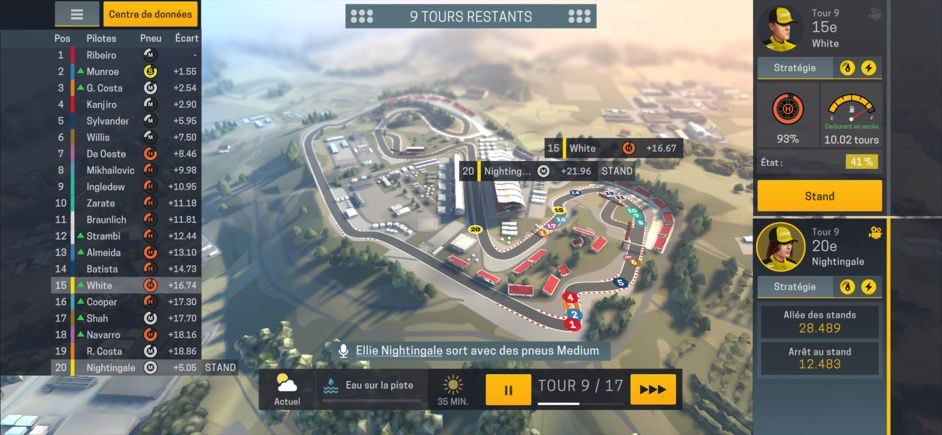The width and height of the screenshot is (942, 435).
Task: Send White to the Stand
Action: click(819, 196)
